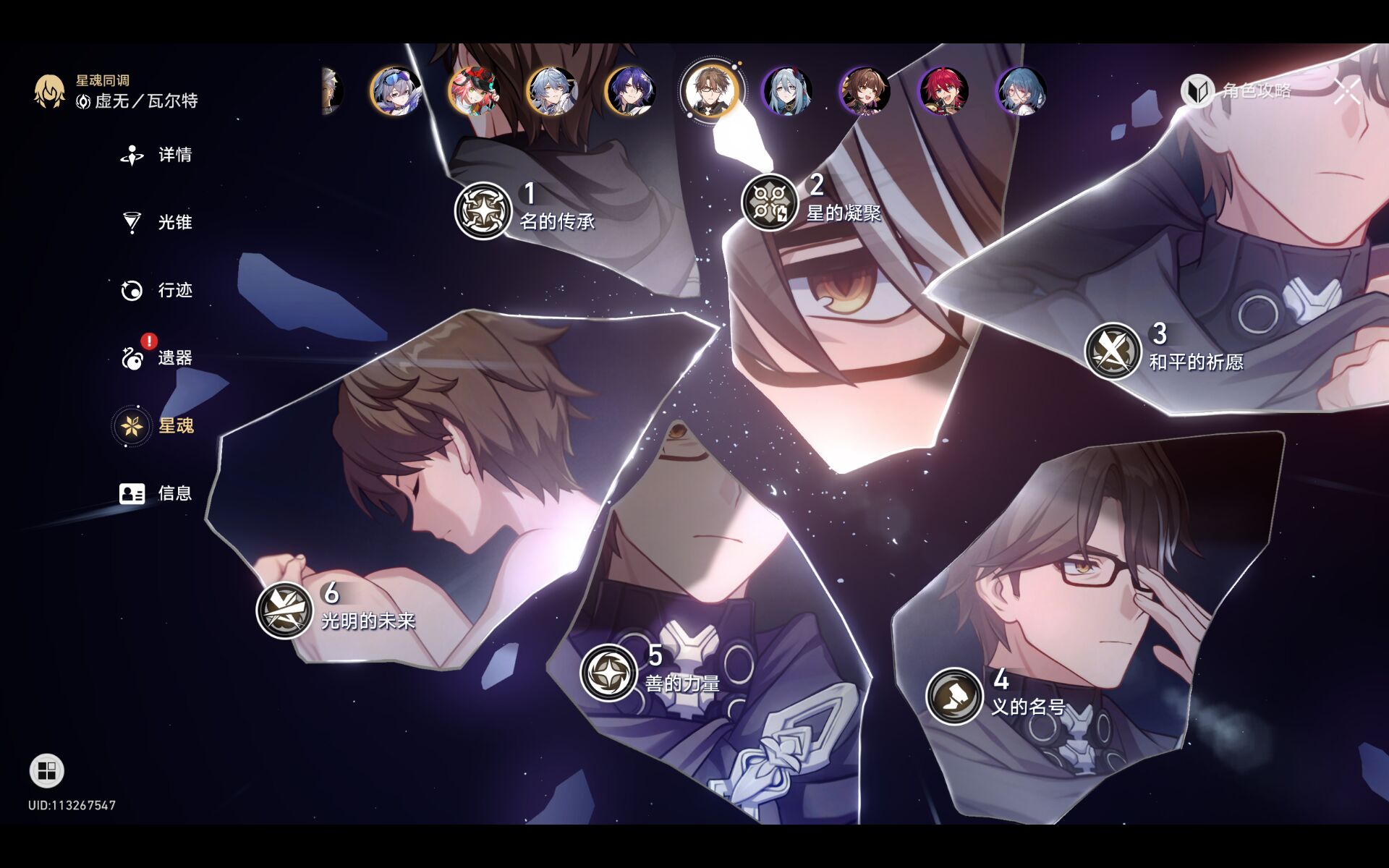Select the purple-haired male character portrait
Viewport: 1389px width, 868px height.
631,92
